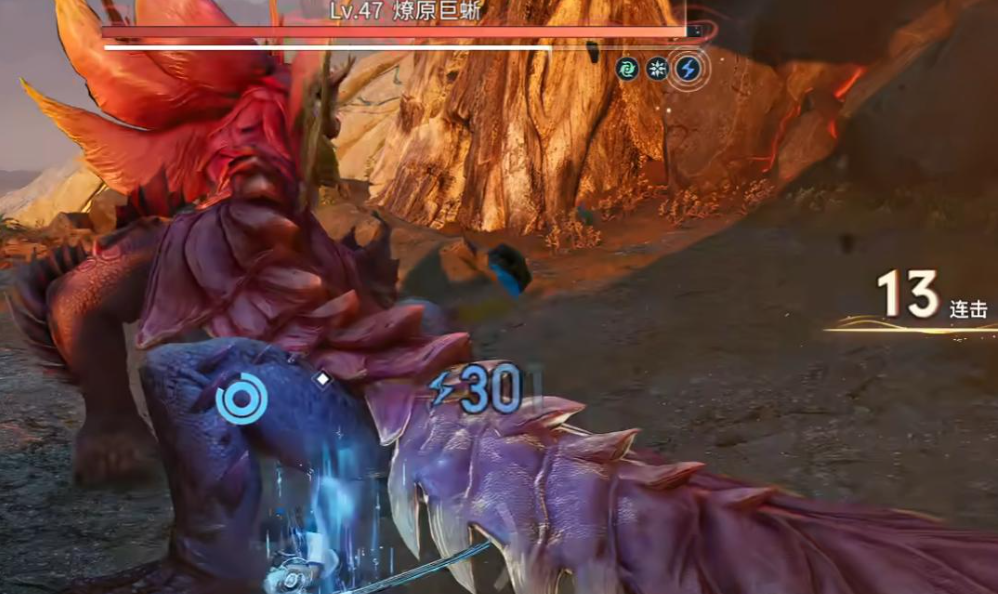This screenshot has height=594, width=998.
Task: Tap the blue lightning bolt status icon
Action: (688, 69)
